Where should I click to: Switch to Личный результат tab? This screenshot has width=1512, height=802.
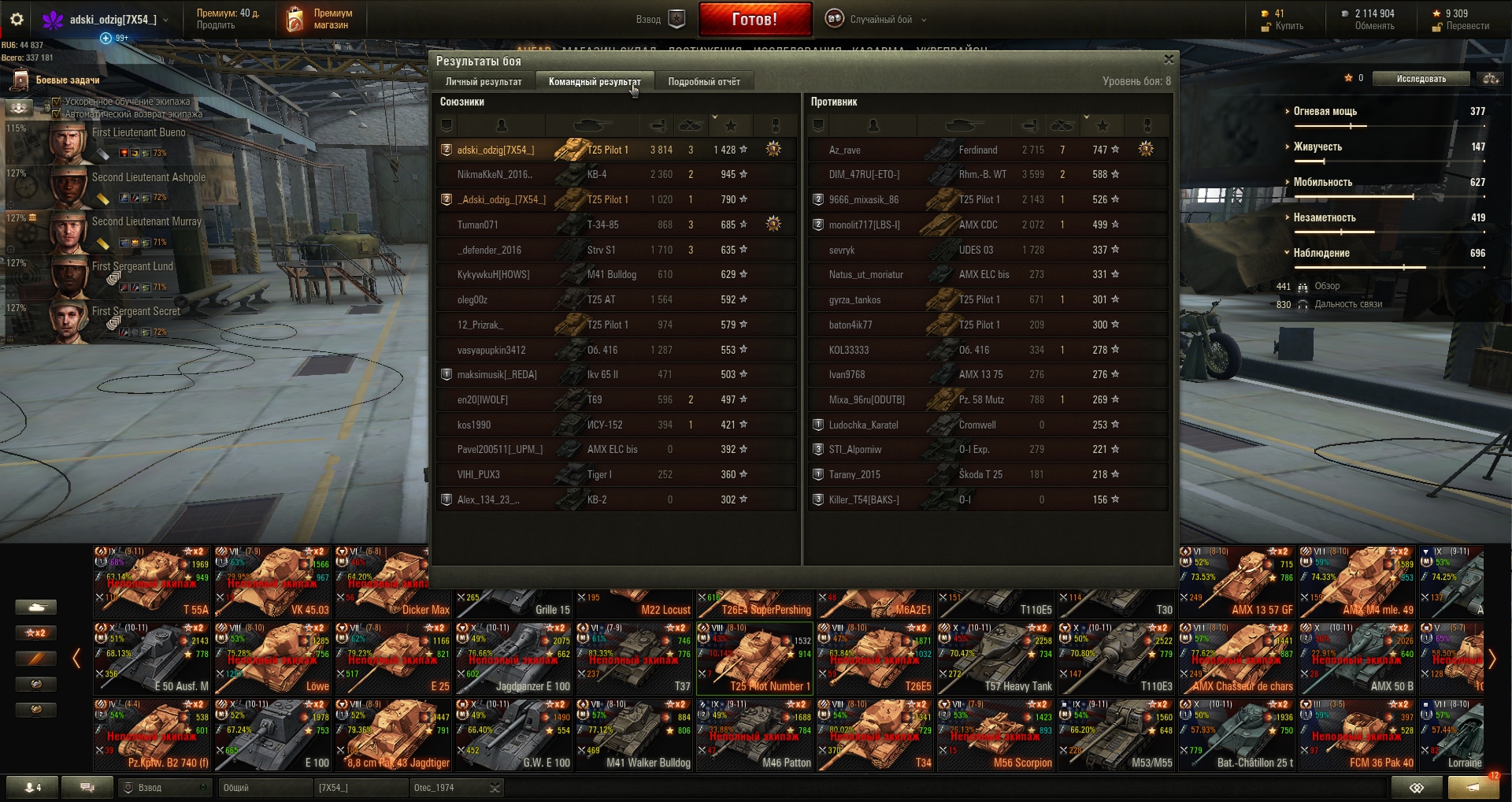pos(483,81)
